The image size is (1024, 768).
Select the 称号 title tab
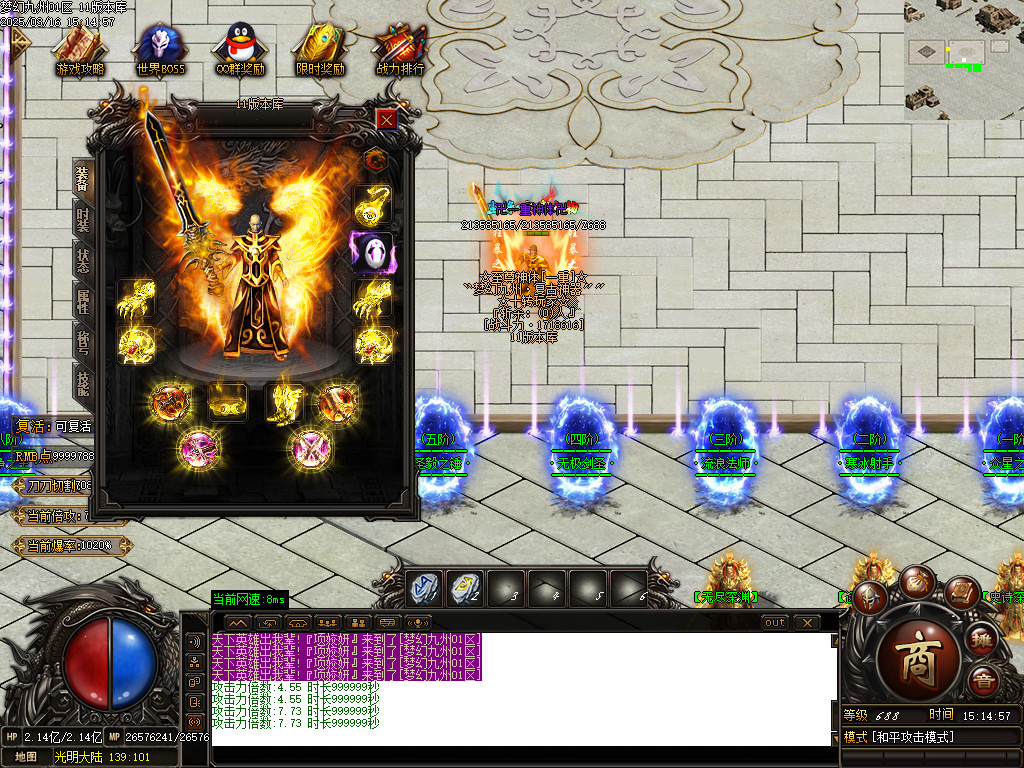pos(83,340)
